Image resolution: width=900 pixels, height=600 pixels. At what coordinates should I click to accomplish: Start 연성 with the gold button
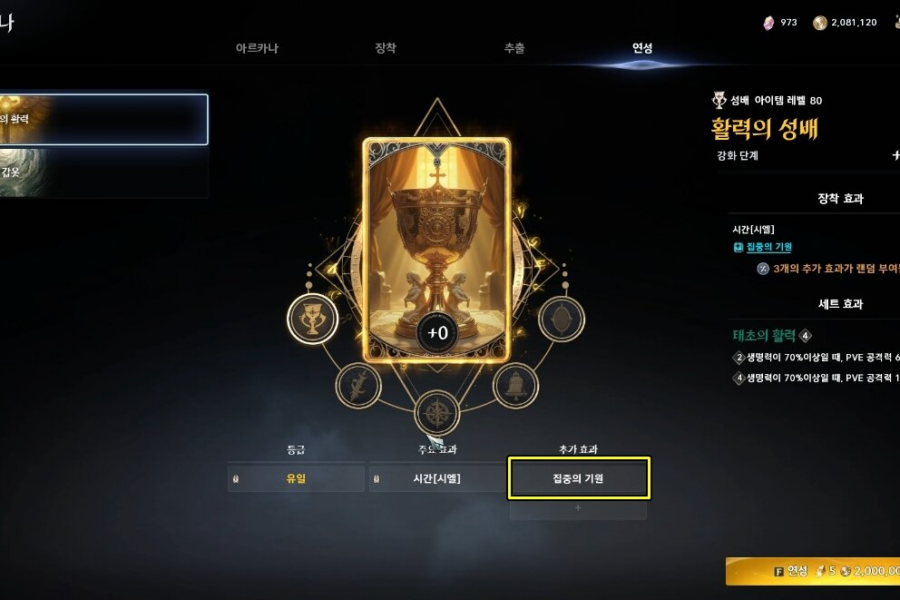pos(812,570)
